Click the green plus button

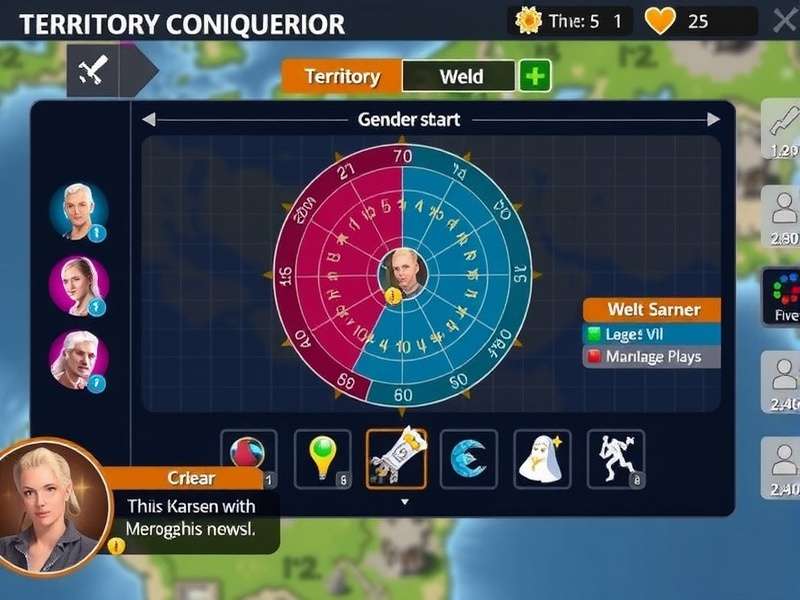coord(535,76)
